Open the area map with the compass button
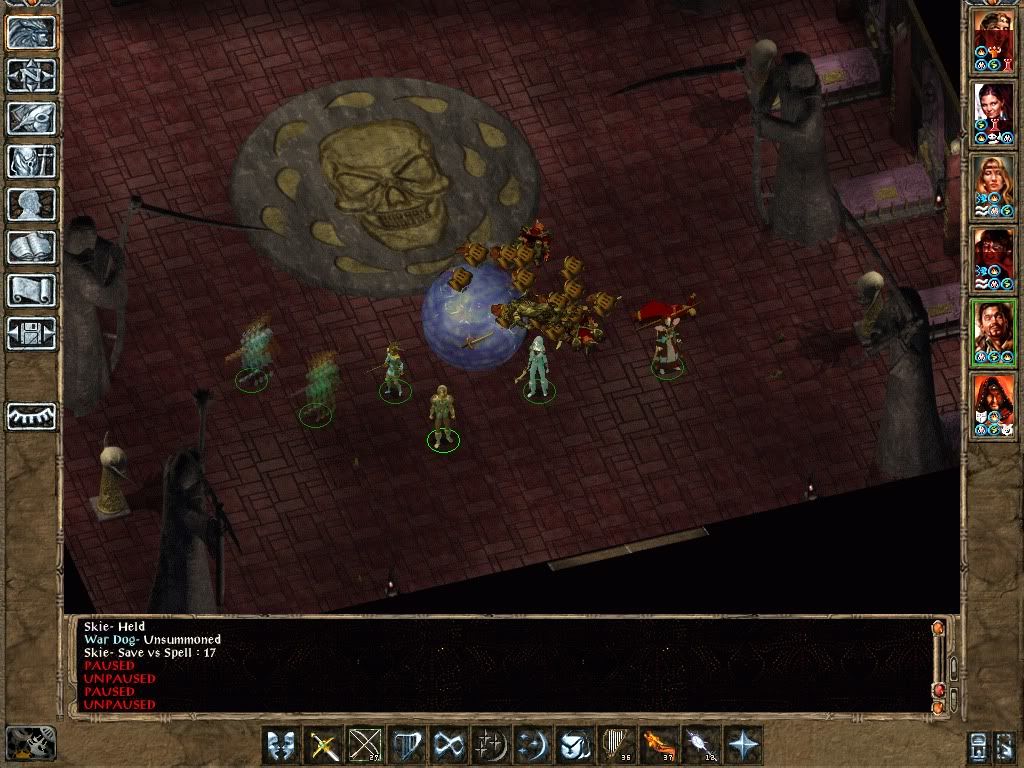1024x768 pixels. click(x=31, y=75)
